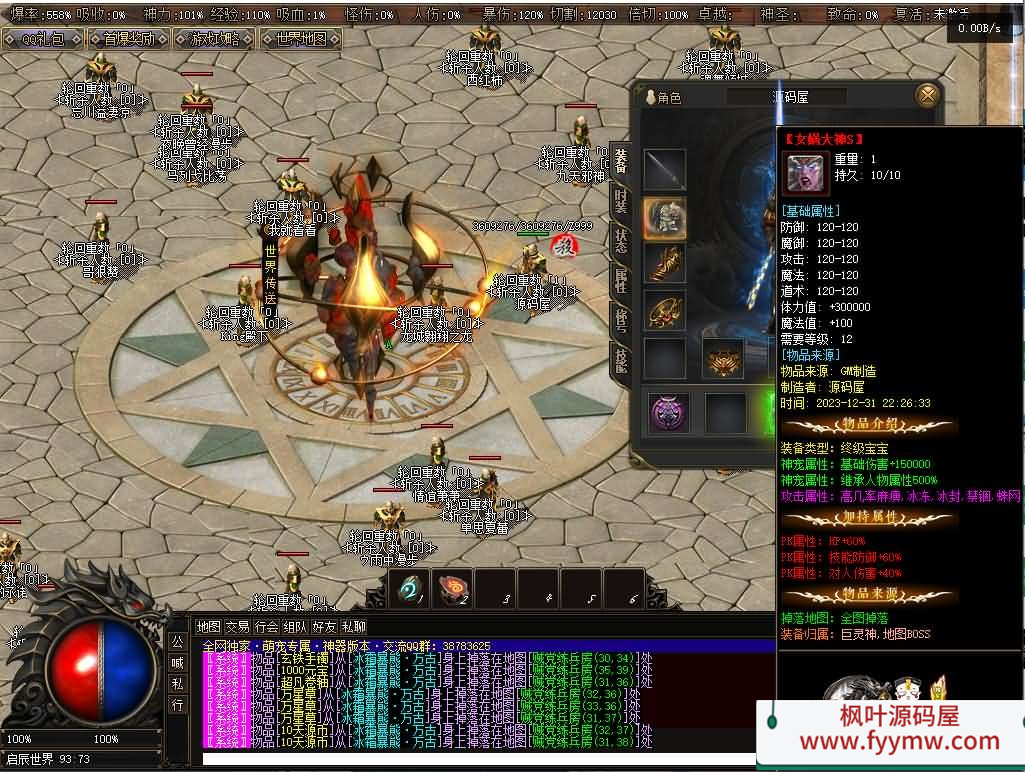Select the highlighted armor equipment slot

(x=664, y=217)
